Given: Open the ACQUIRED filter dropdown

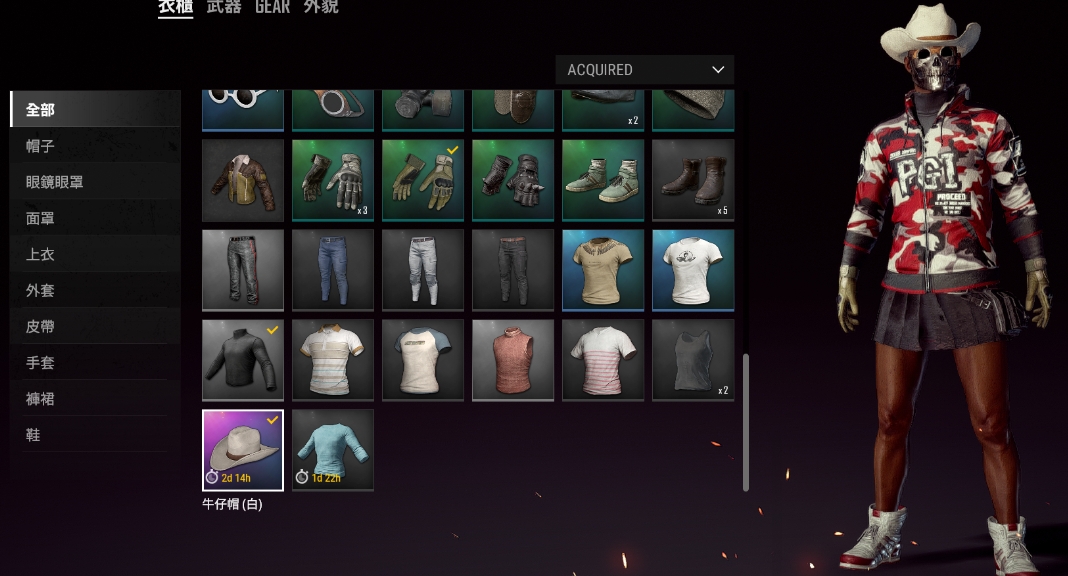Looking at the screenshot, I should point(644,70).
